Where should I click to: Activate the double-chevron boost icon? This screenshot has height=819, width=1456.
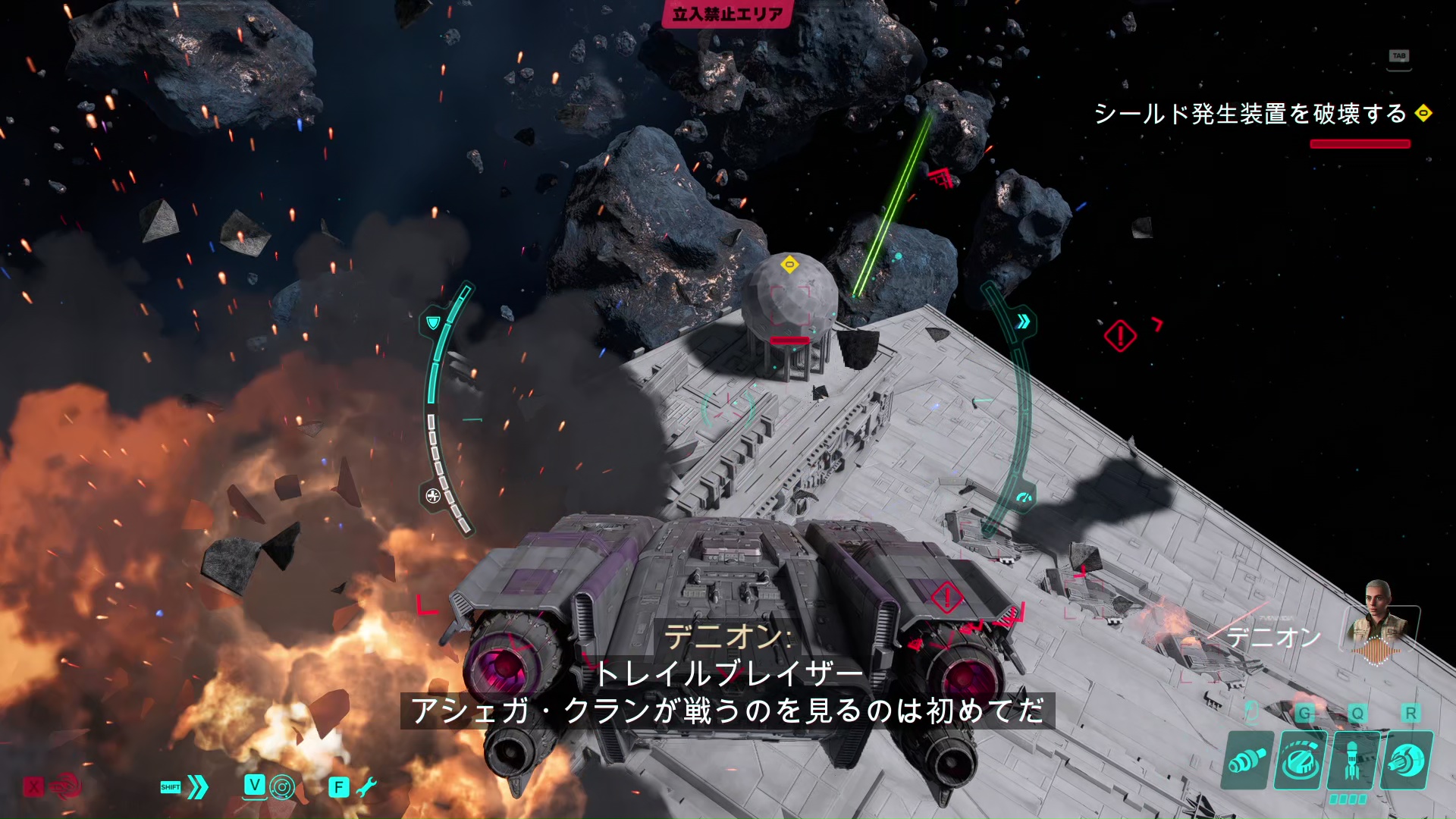point(197,787)
